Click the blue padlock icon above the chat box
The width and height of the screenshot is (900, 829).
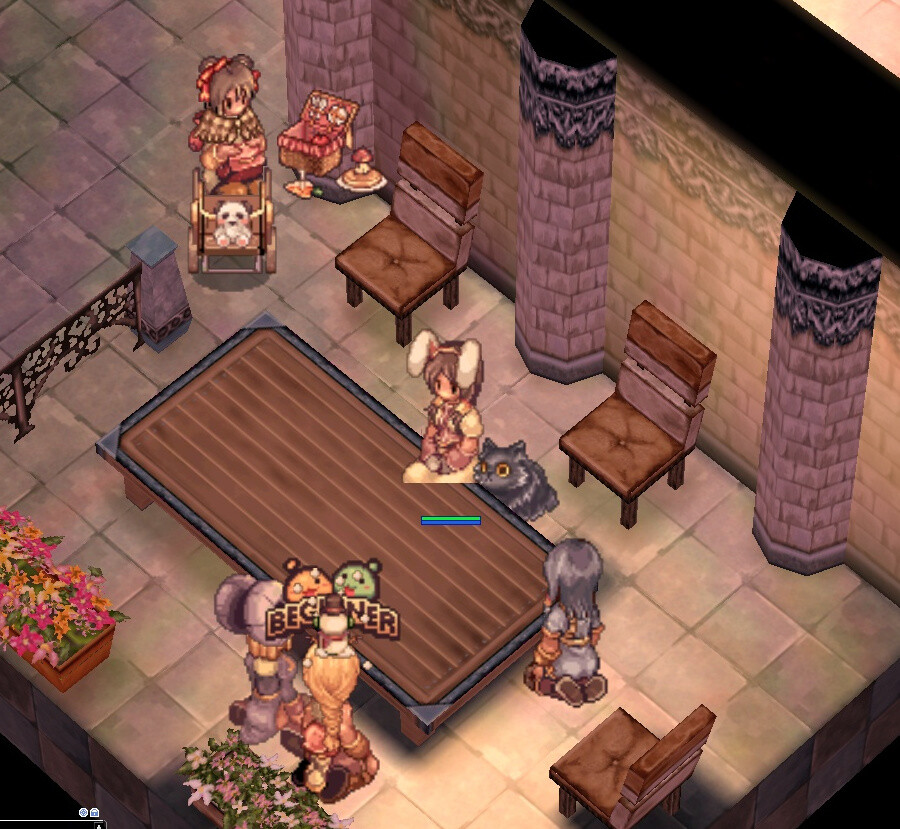tap(94, 813)
